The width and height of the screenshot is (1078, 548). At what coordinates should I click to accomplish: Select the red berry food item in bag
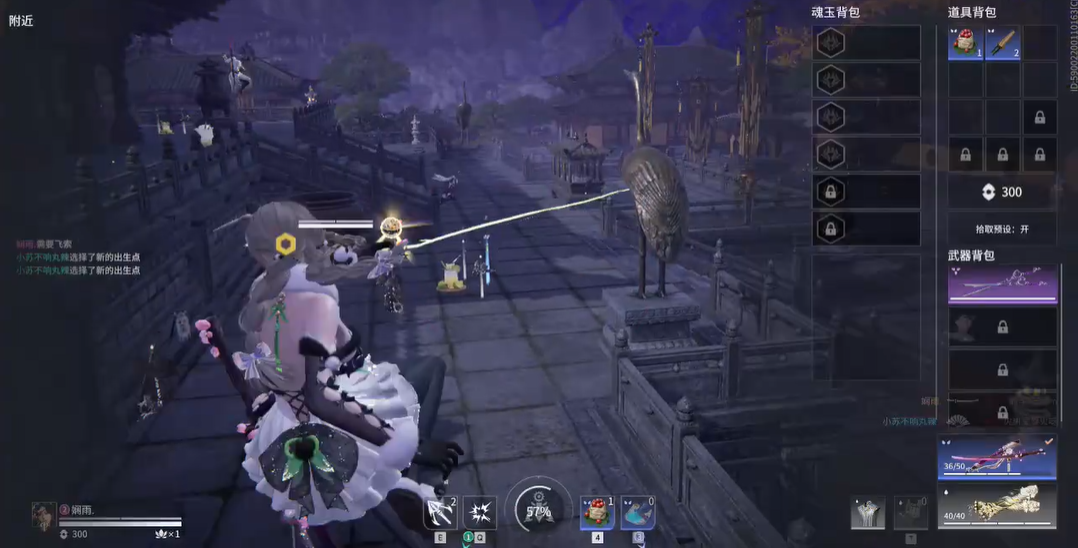[x=965, y=43]
